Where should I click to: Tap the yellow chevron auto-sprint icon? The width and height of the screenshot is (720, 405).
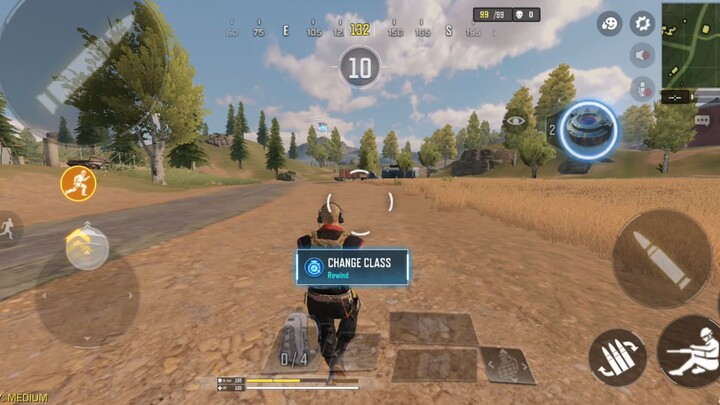coord(85,244)
